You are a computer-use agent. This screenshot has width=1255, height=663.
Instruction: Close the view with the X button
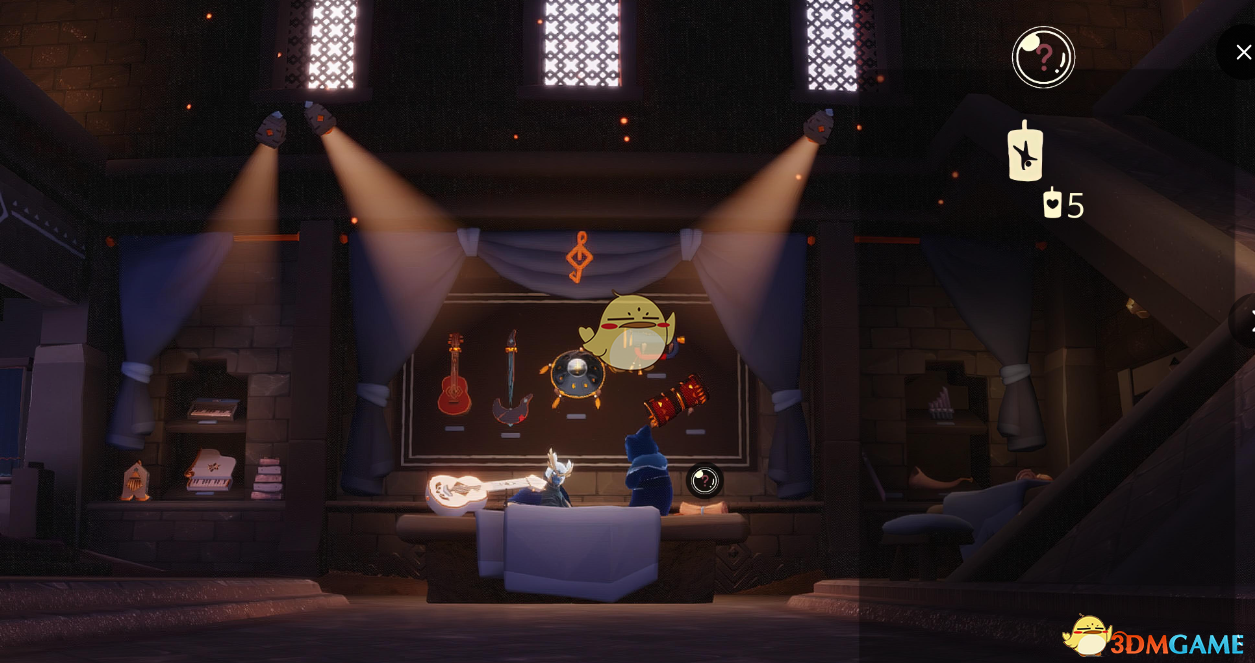tap(1242, 52)
